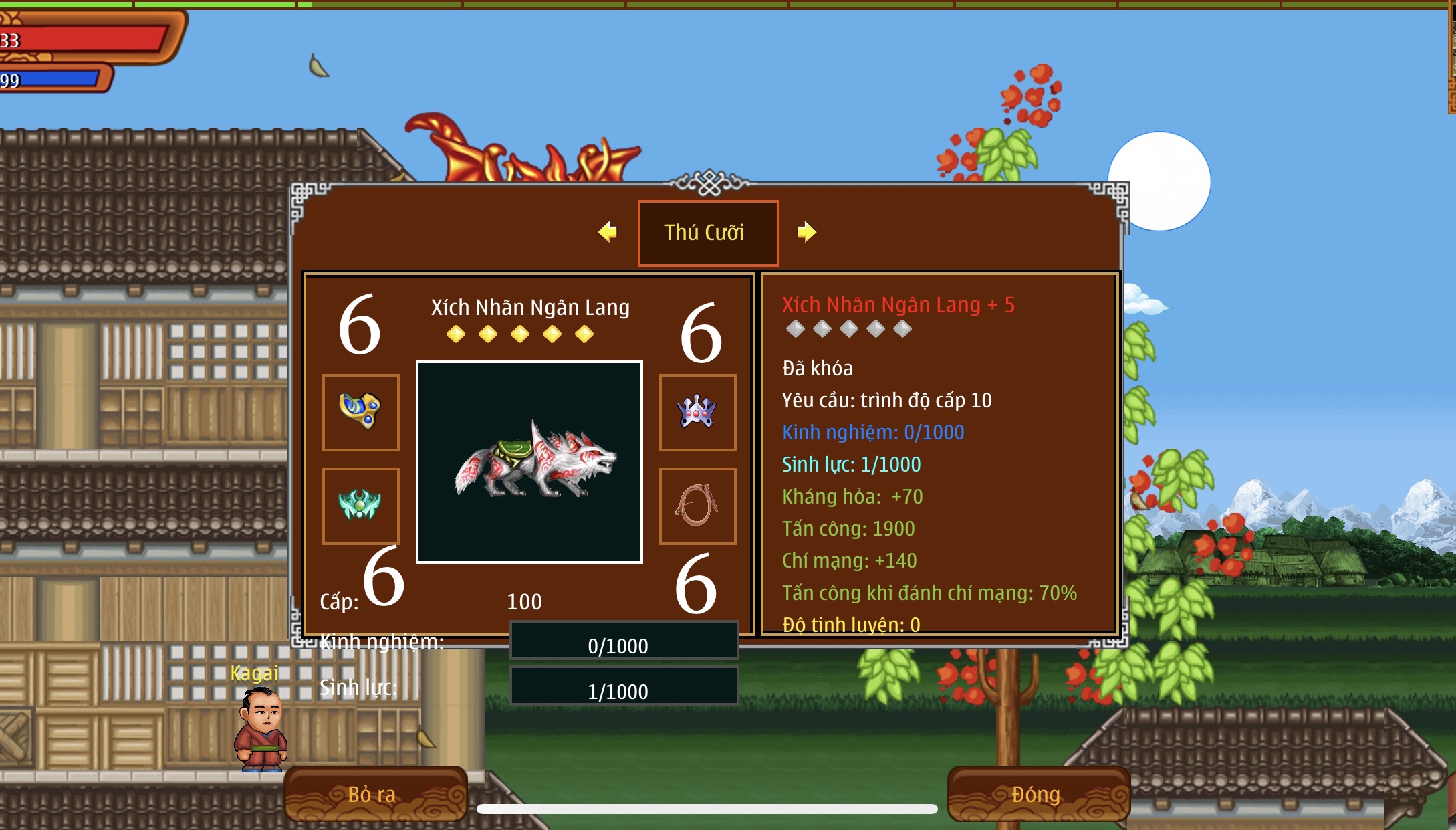Select the purple spiked mask slot
Screen dimensions: 1456x830
tap(697, 412)
